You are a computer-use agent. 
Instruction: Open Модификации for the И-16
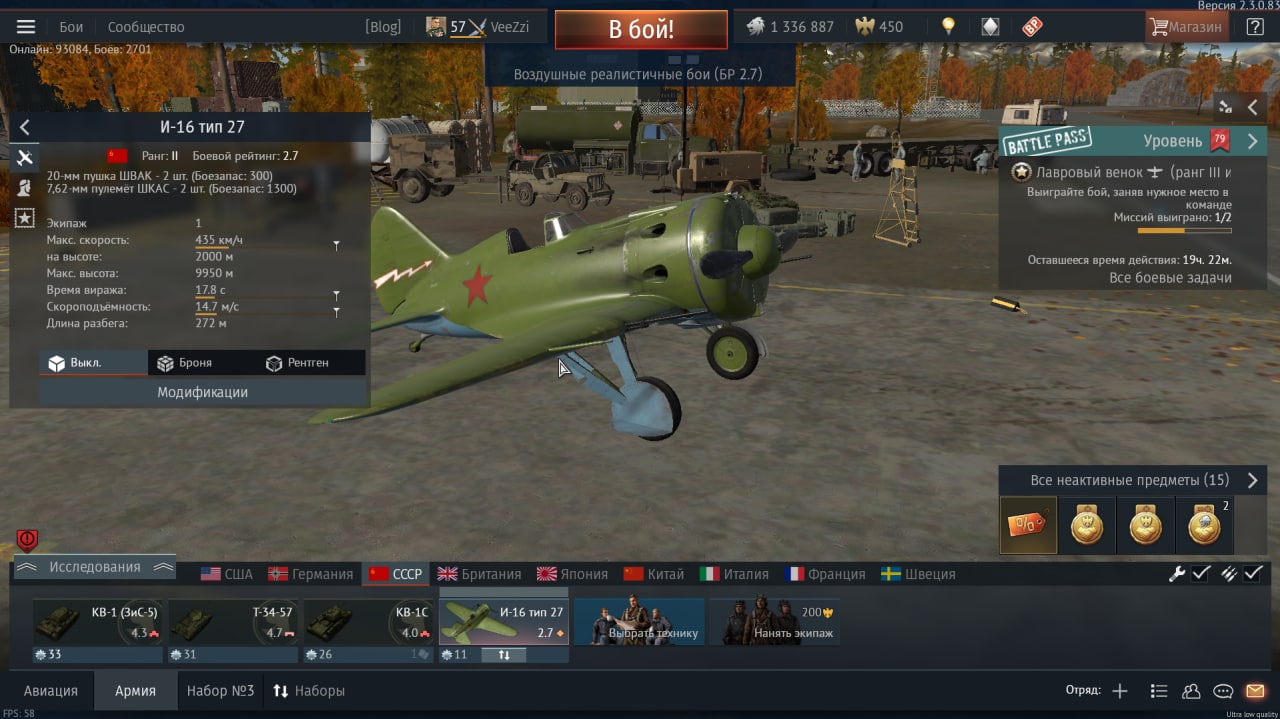tap(202, 392)
